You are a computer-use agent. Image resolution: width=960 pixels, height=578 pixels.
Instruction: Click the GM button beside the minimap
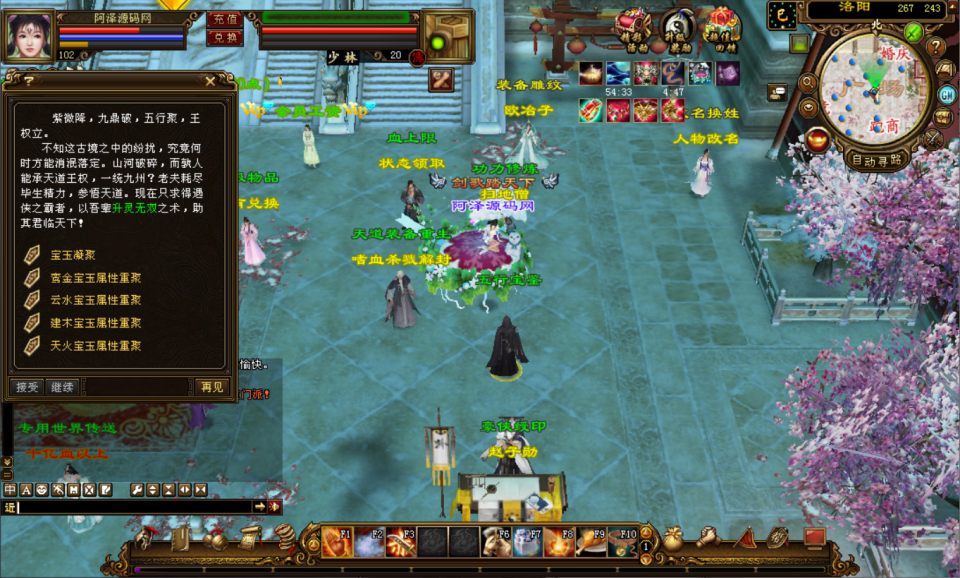(x=946, y=94)
